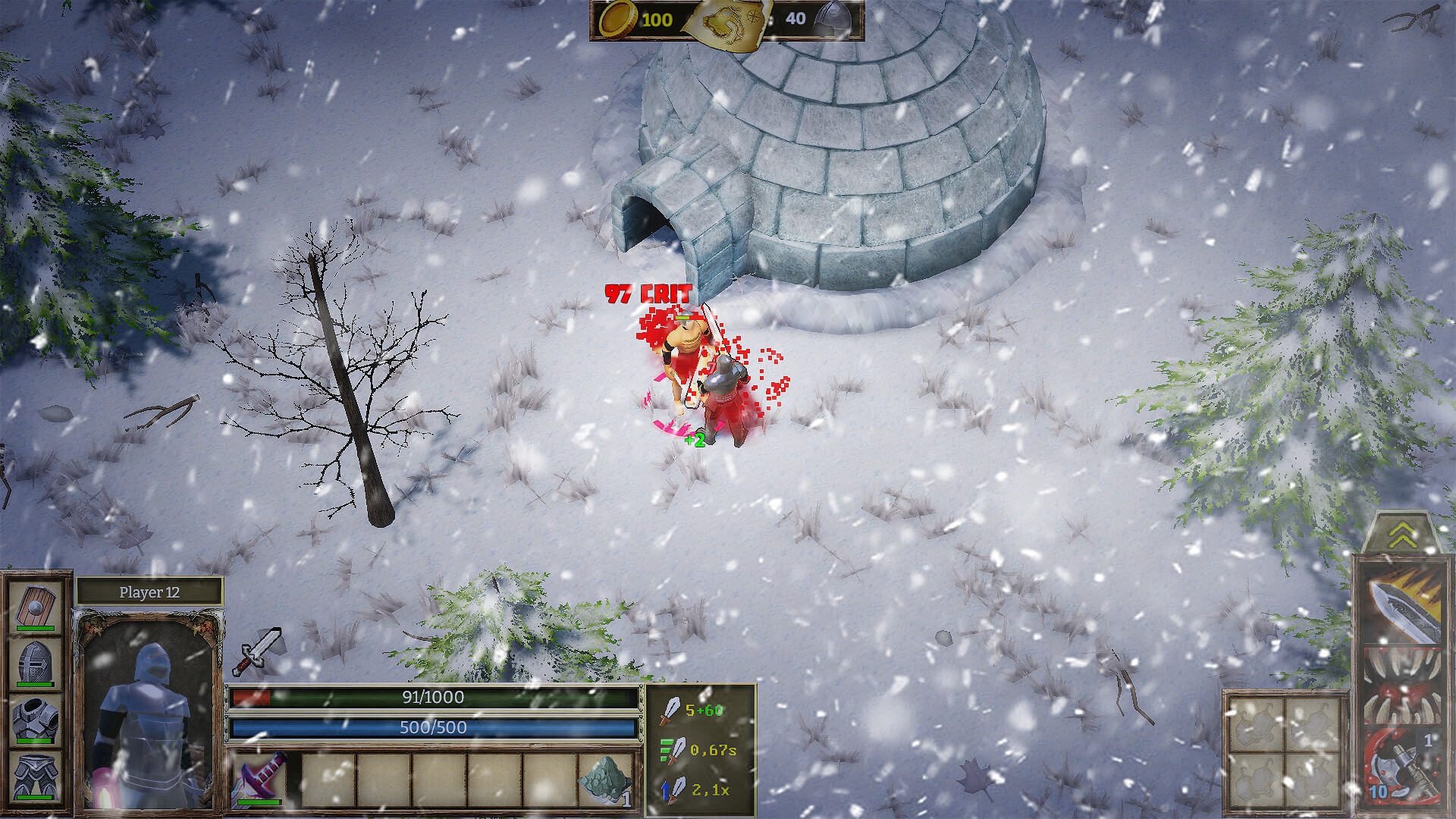Click the attack damage sword icon showing 5+60

coord(672,712)
